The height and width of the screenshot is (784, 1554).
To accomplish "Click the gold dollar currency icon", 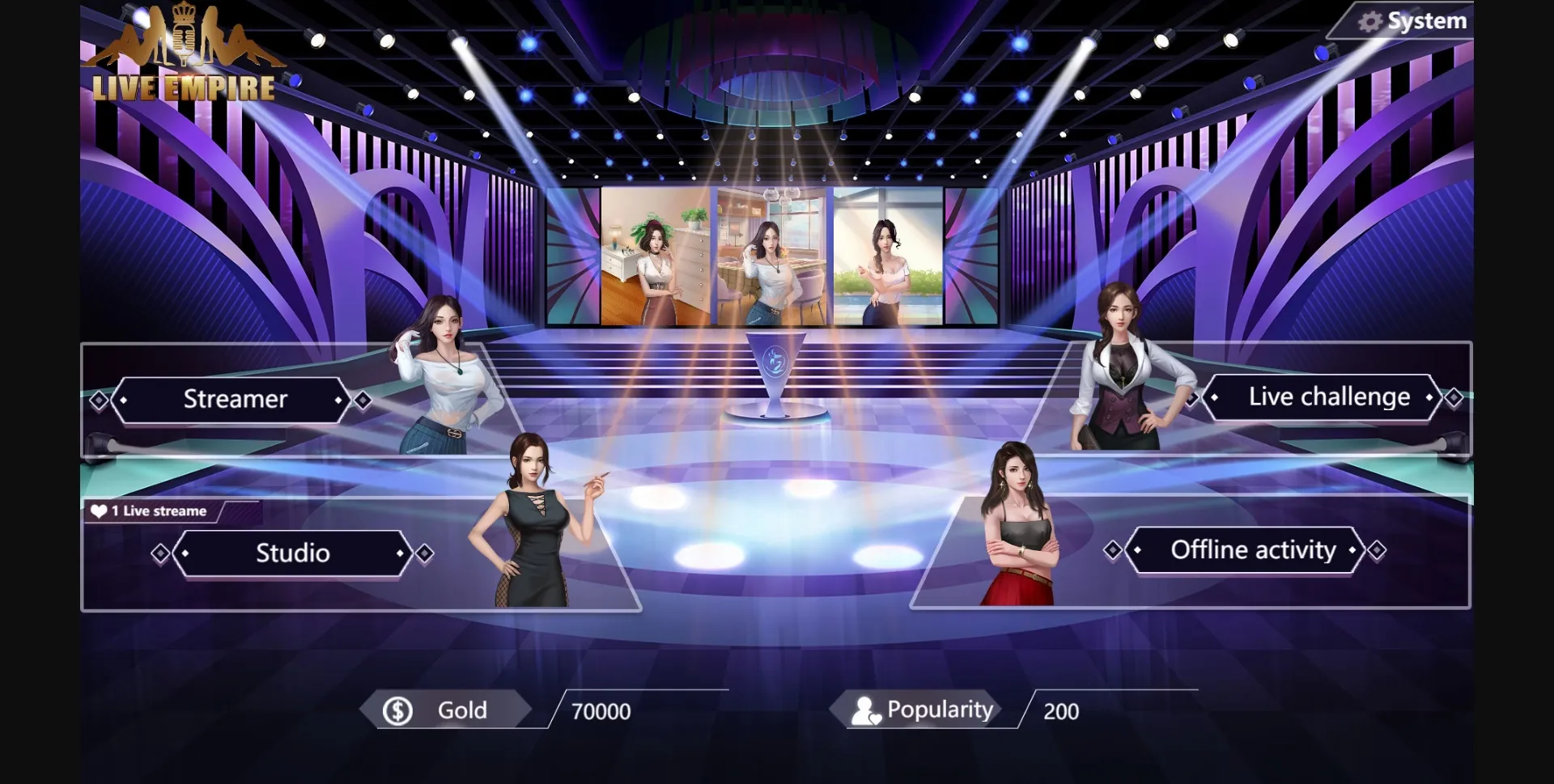I will [x=397, y=710].
